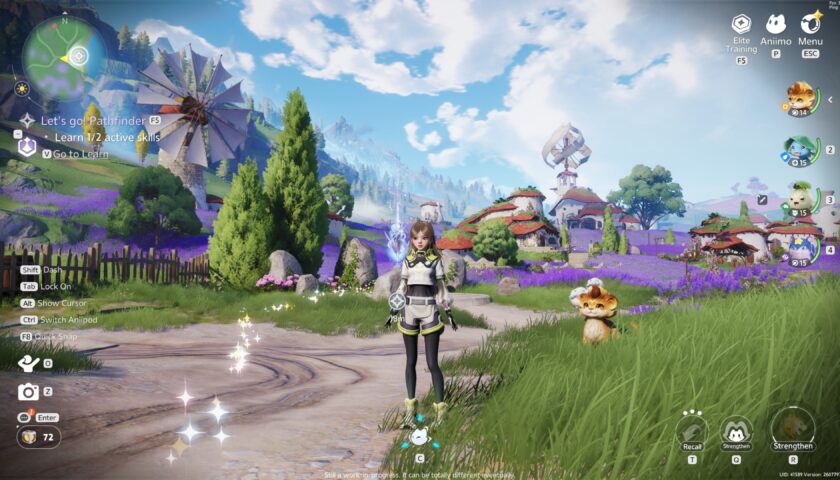The width and height of the screenshot is (840, 480).
Task: Click the Aniimo face icon below the character
Action: click(419, 436)
